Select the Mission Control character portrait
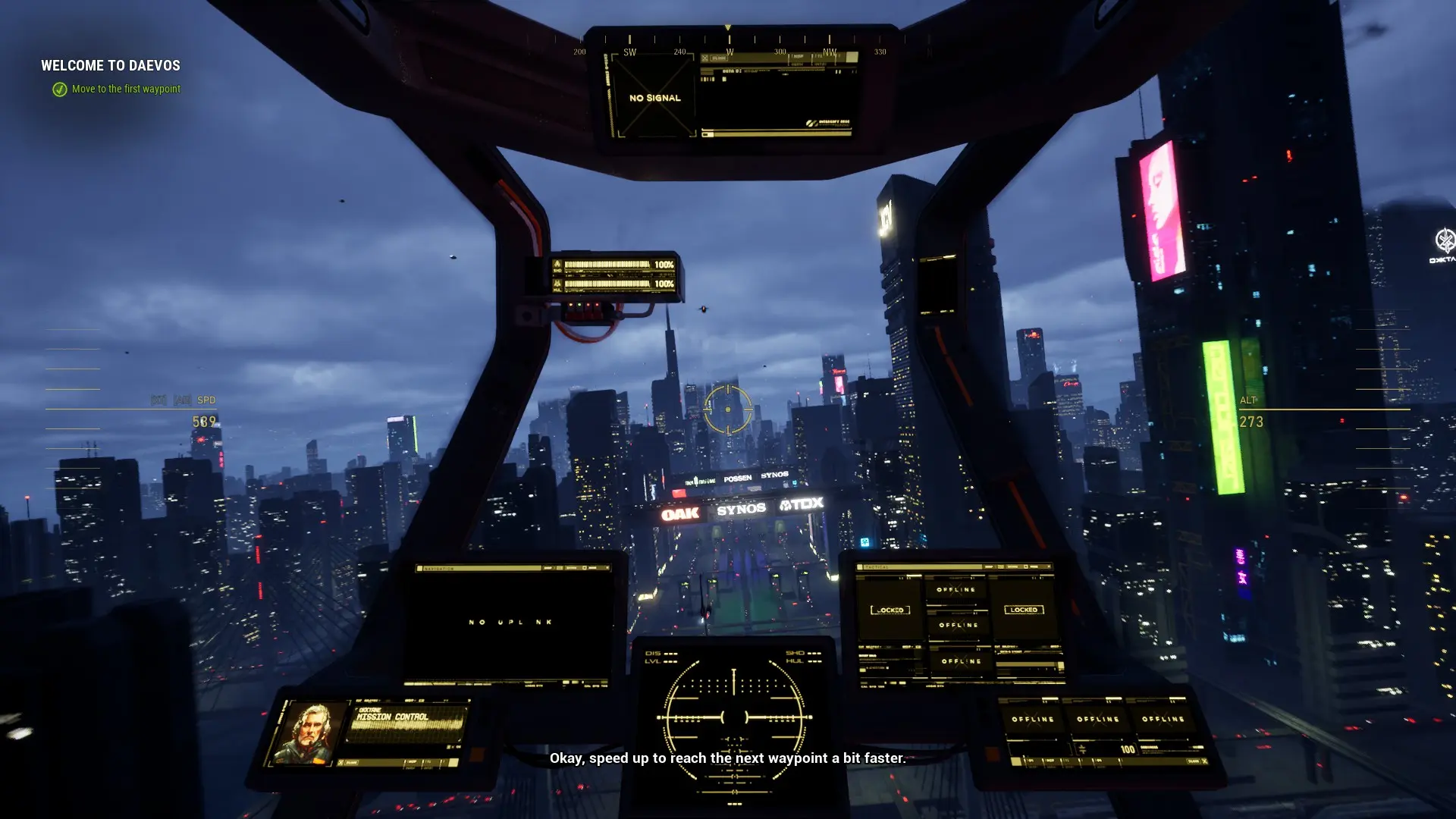Viewport: 1456px width, 819px height. coord(306,733)
